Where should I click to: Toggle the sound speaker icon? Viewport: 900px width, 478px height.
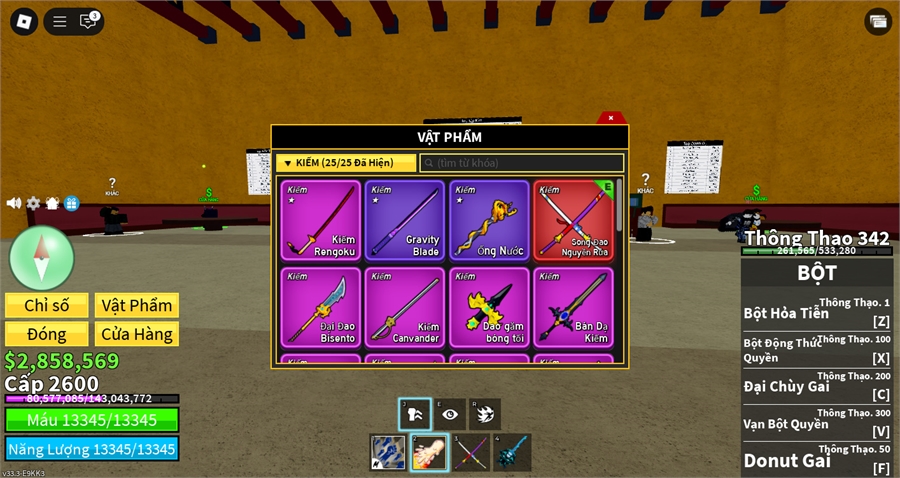[14, 203]
